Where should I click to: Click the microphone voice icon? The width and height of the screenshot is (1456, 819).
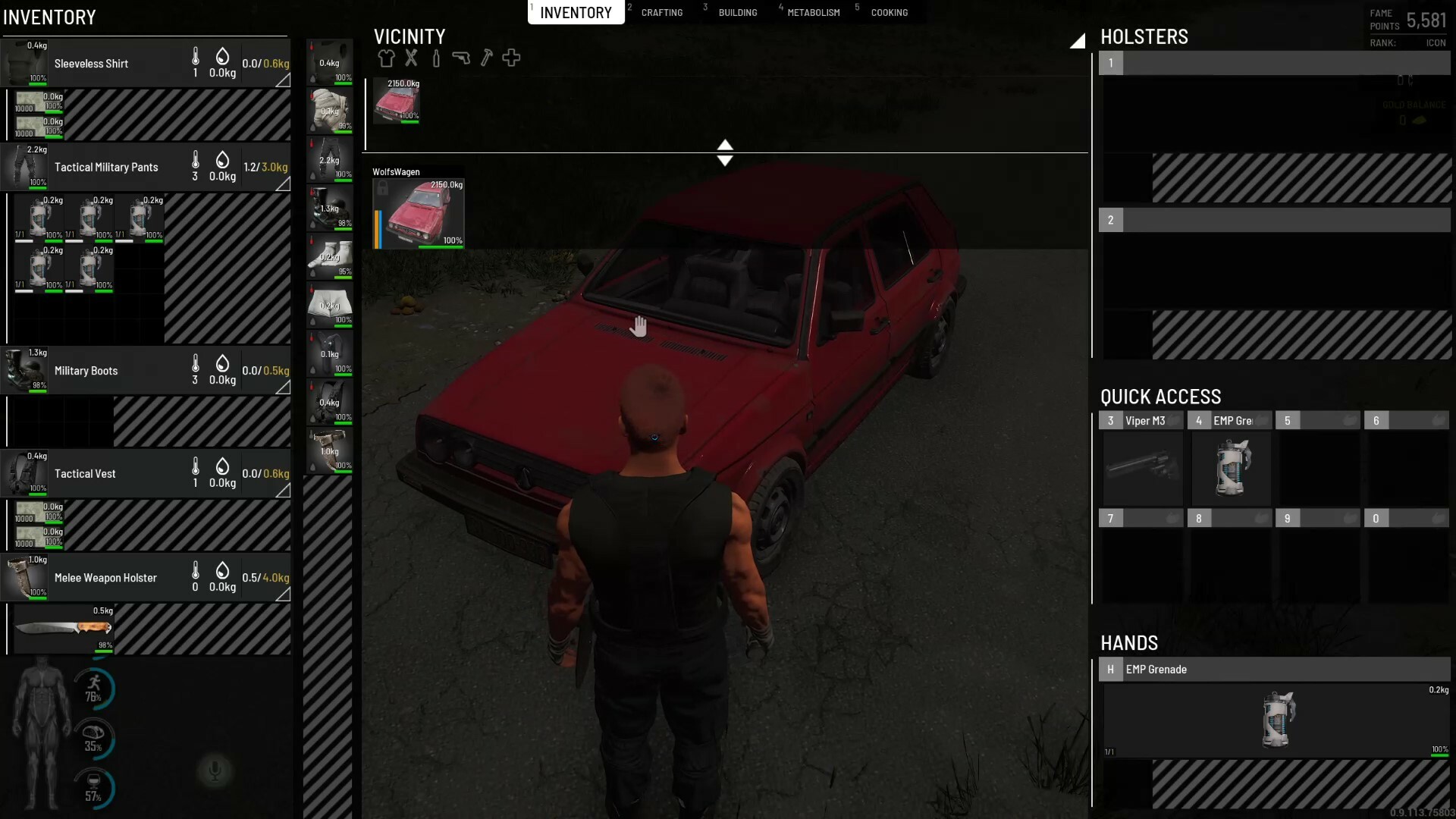coord(215,771)
